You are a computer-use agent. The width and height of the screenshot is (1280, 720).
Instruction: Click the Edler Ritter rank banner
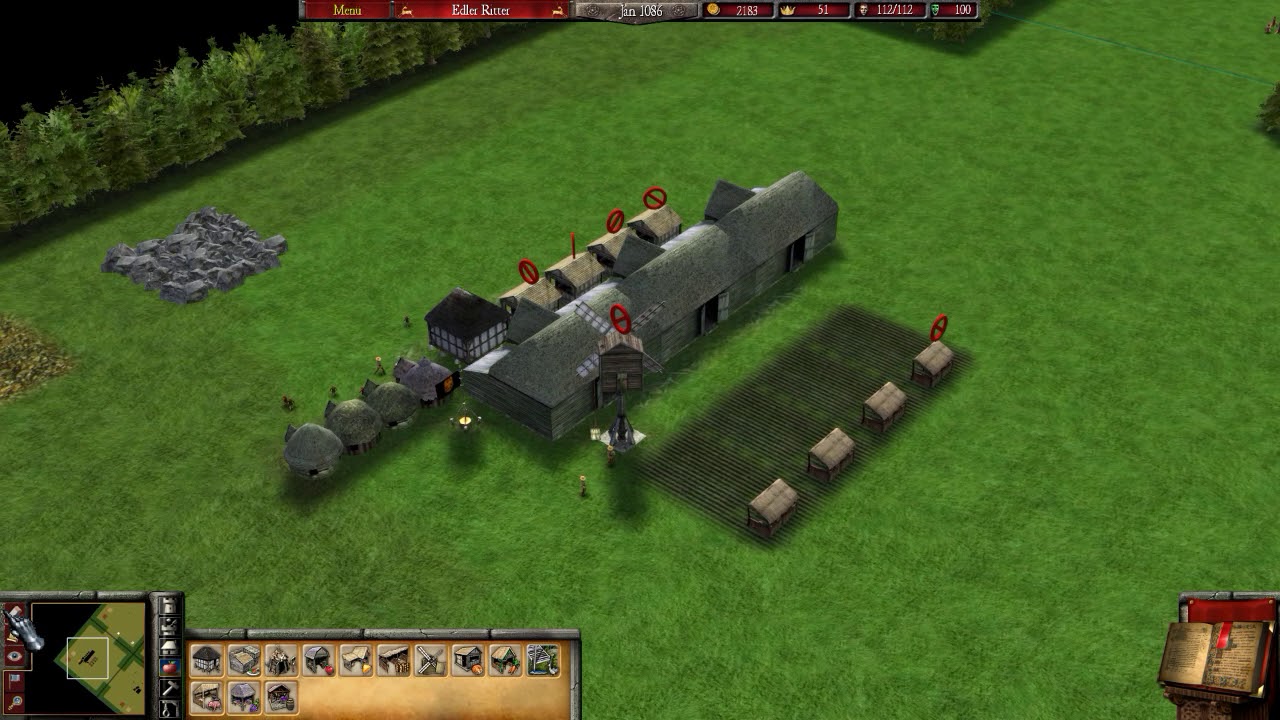(482, 10)
